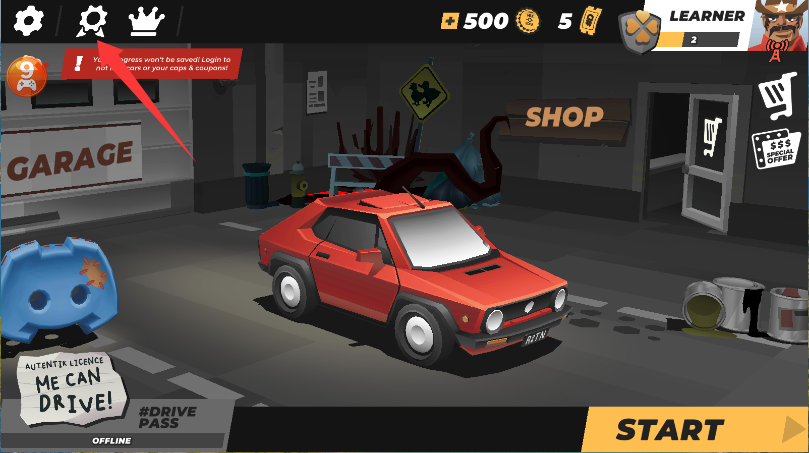Show the crown leaderboard
Screen dimensions: 809x453
coord(147,19)
